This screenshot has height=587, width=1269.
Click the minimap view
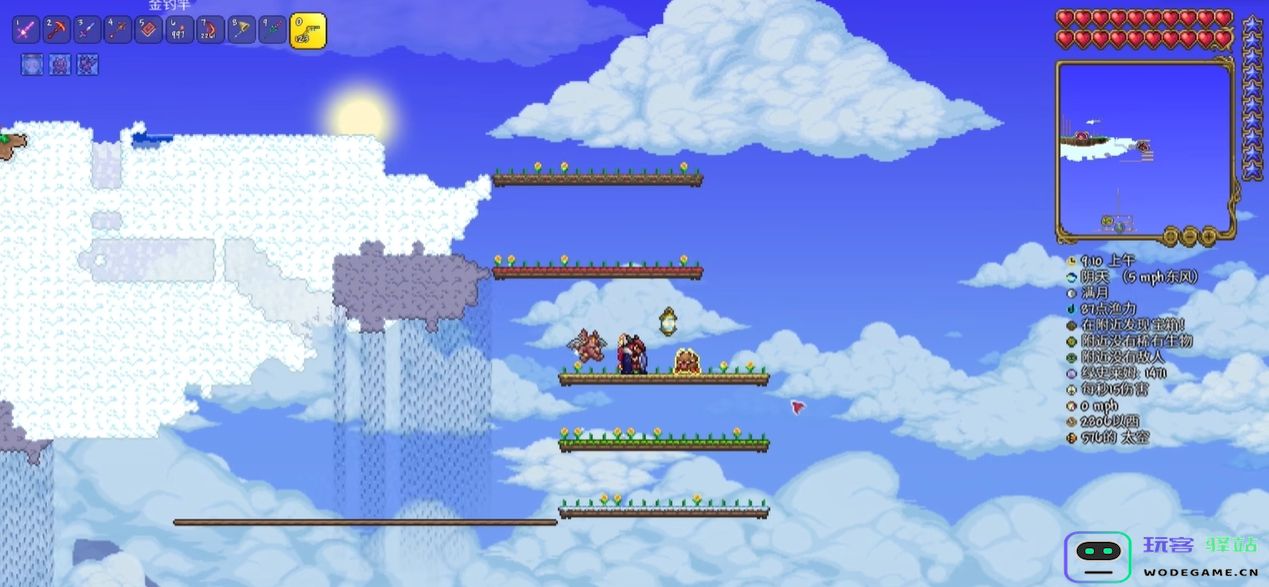(x=1144, y=147)
